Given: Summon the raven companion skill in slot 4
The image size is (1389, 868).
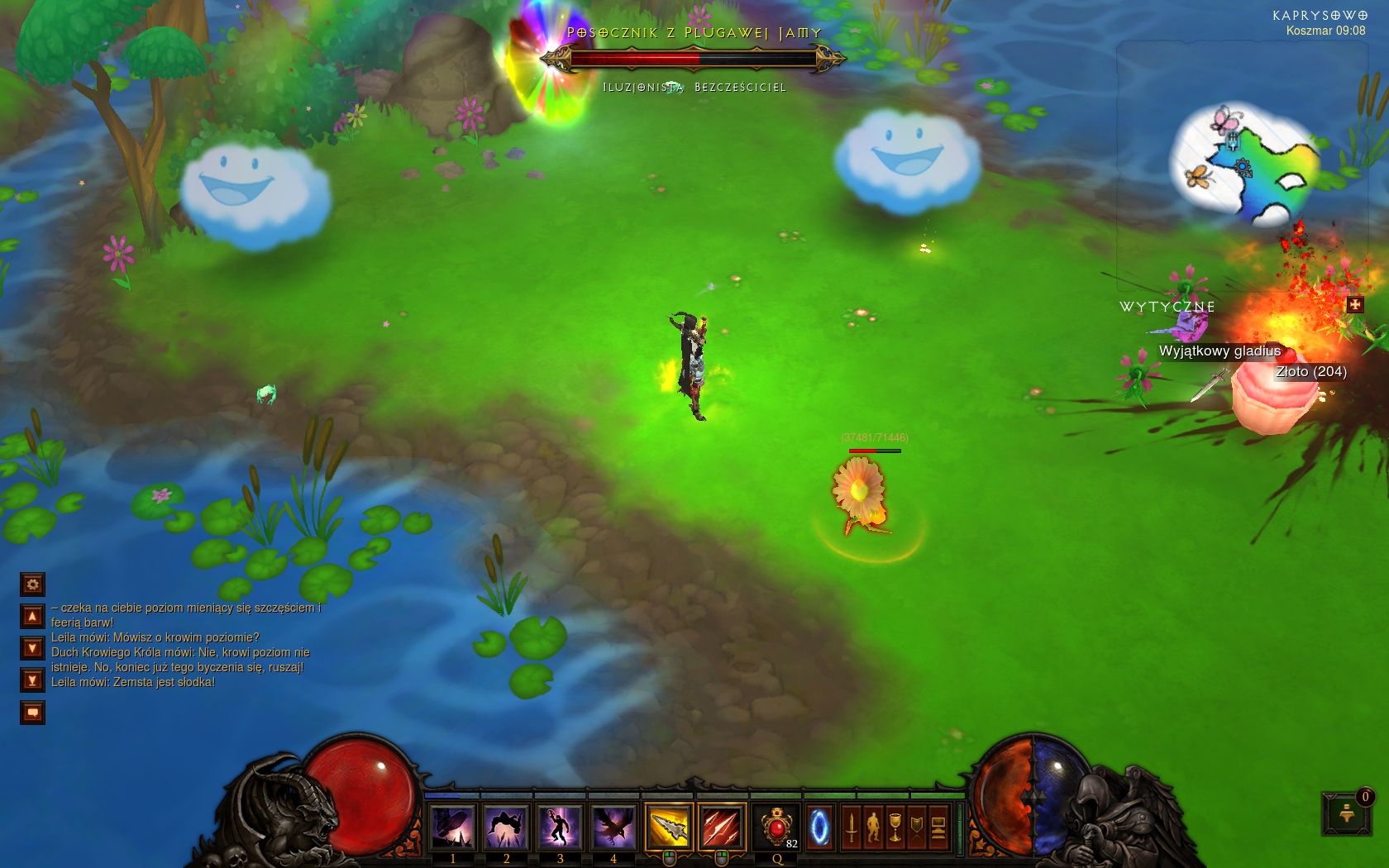Looking at the screenshot, I should pos(613,827).
